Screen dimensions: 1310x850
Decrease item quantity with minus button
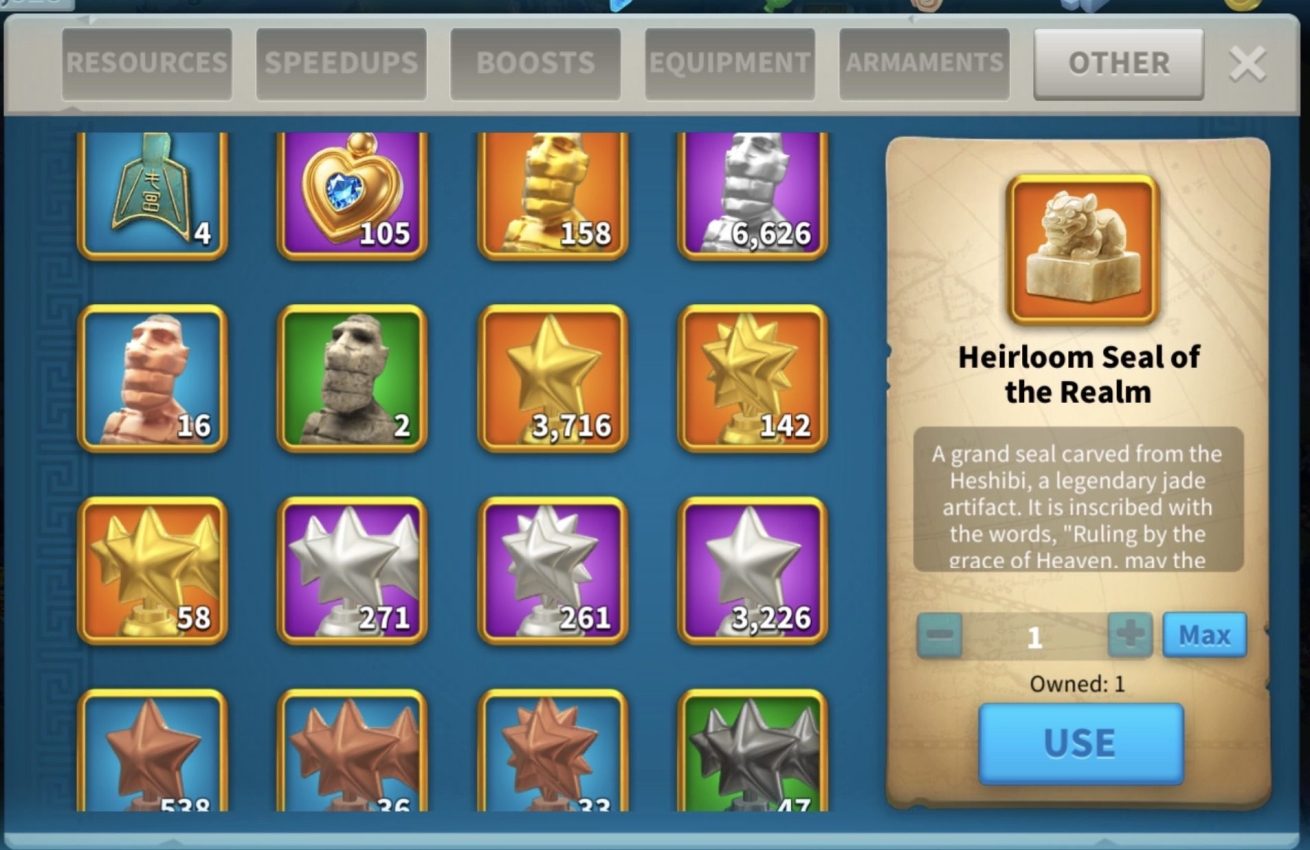(x=939, y=635)
